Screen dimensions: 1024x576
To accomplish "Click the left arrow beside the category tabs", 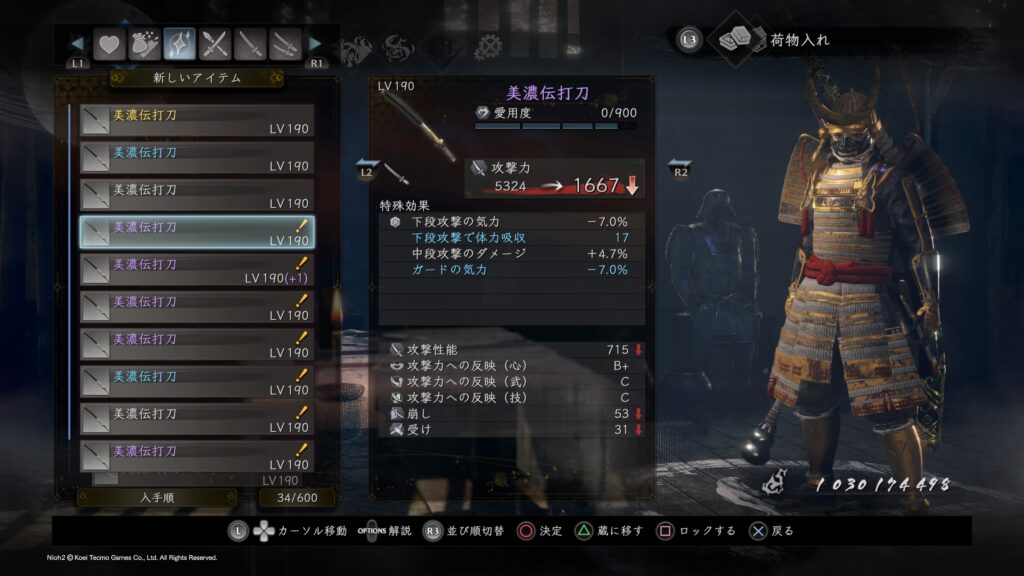I will [78, 44].
